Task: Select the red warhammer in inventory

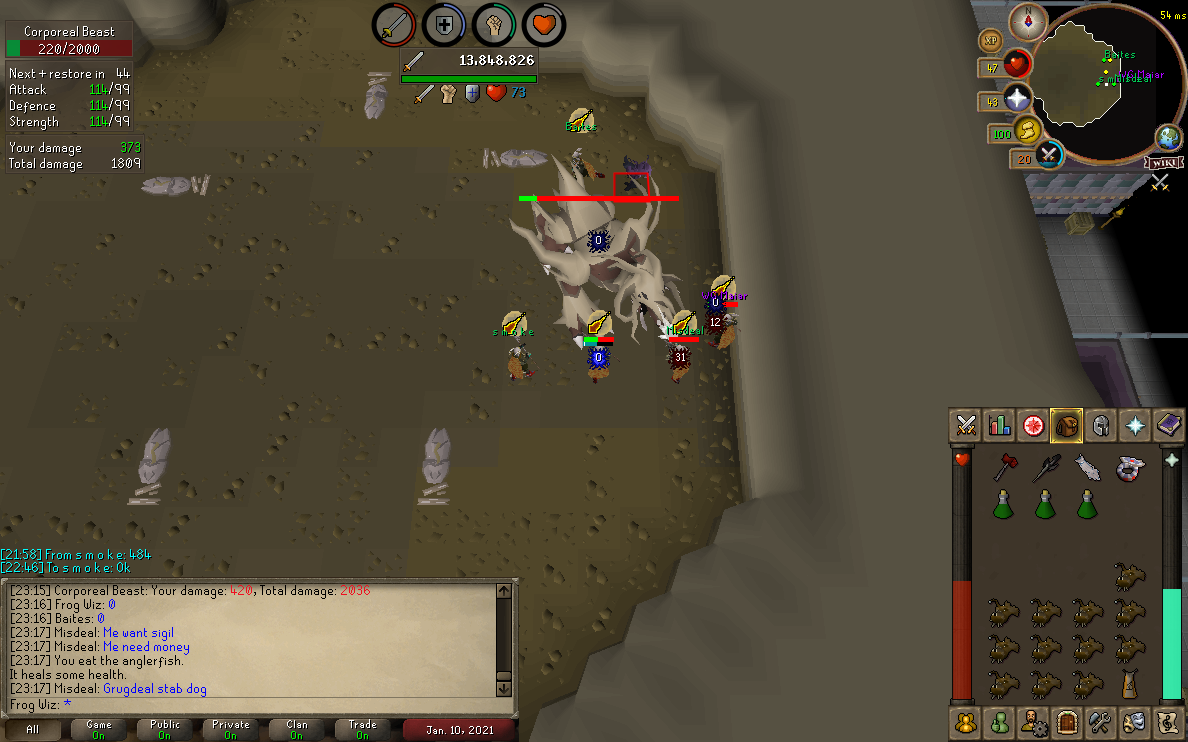Action: (1004, 466)
